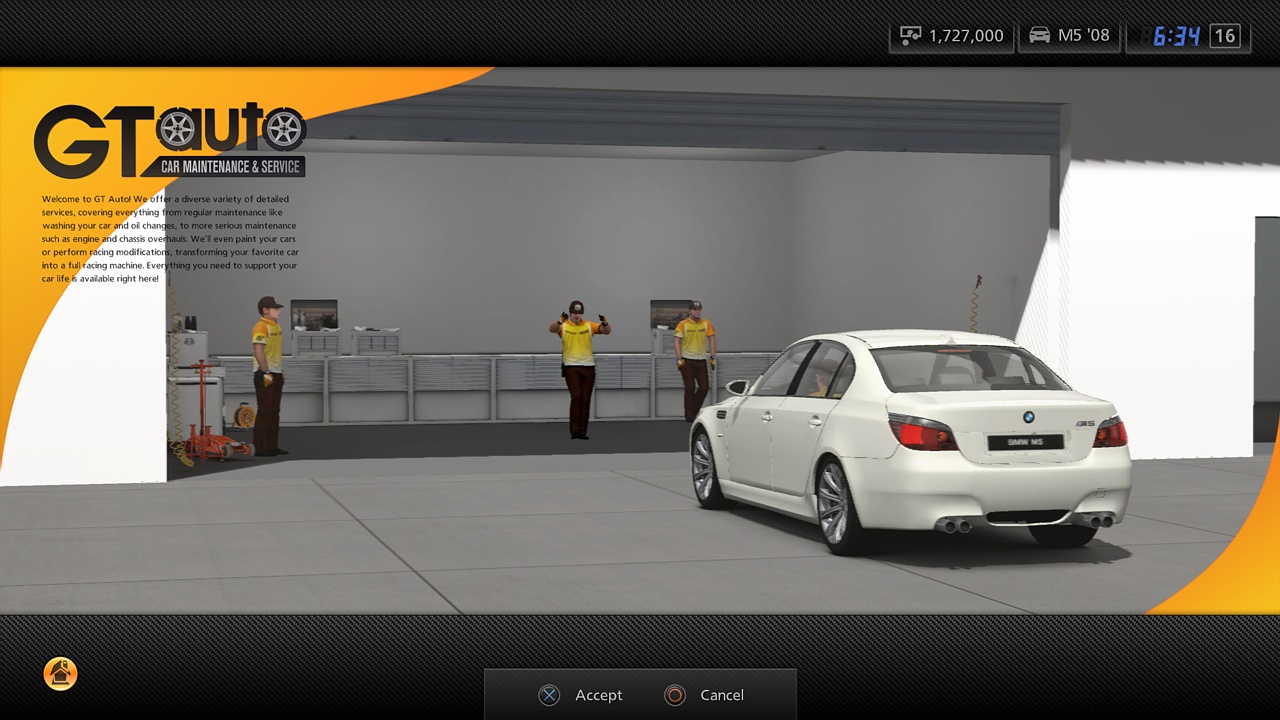Select the blue clock display icon
Screen dimensions: 1280x720
point(1178,34)
